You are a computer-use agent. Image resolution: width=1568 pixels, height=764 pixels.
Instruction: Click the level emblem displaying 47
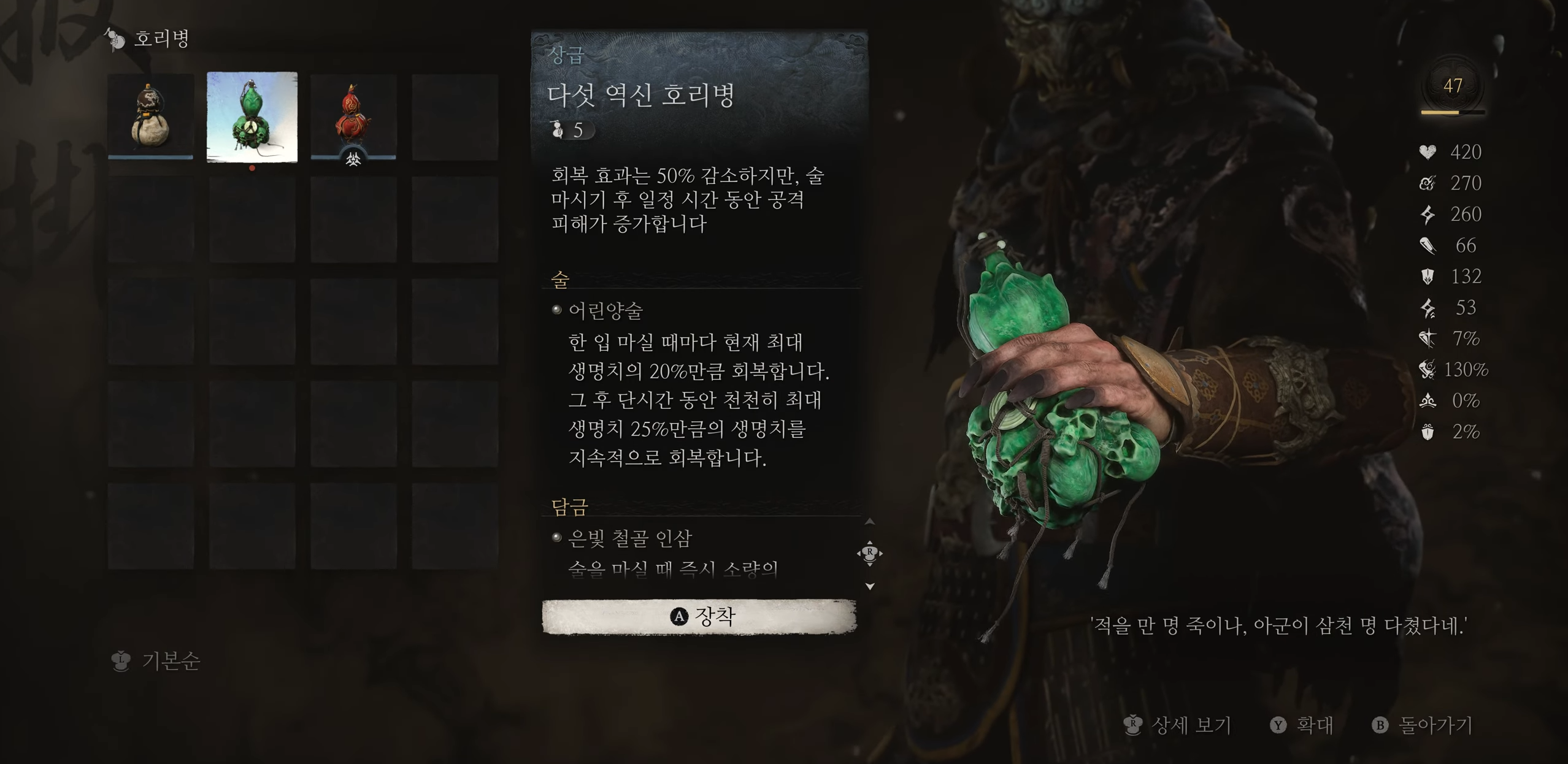pyautogui.click(x=1453, y=86)
